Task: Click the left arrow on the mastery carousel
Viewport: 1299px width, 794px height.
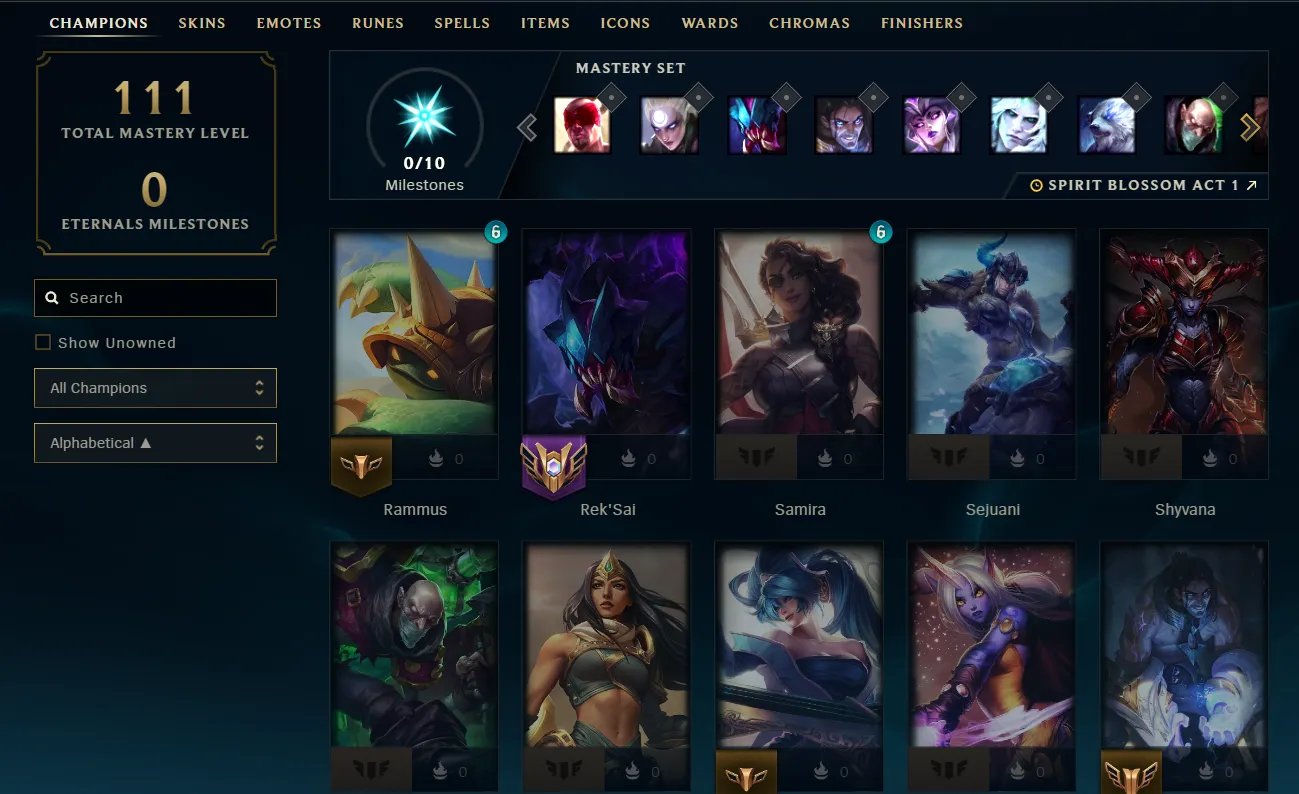Action: pos(527,127)
